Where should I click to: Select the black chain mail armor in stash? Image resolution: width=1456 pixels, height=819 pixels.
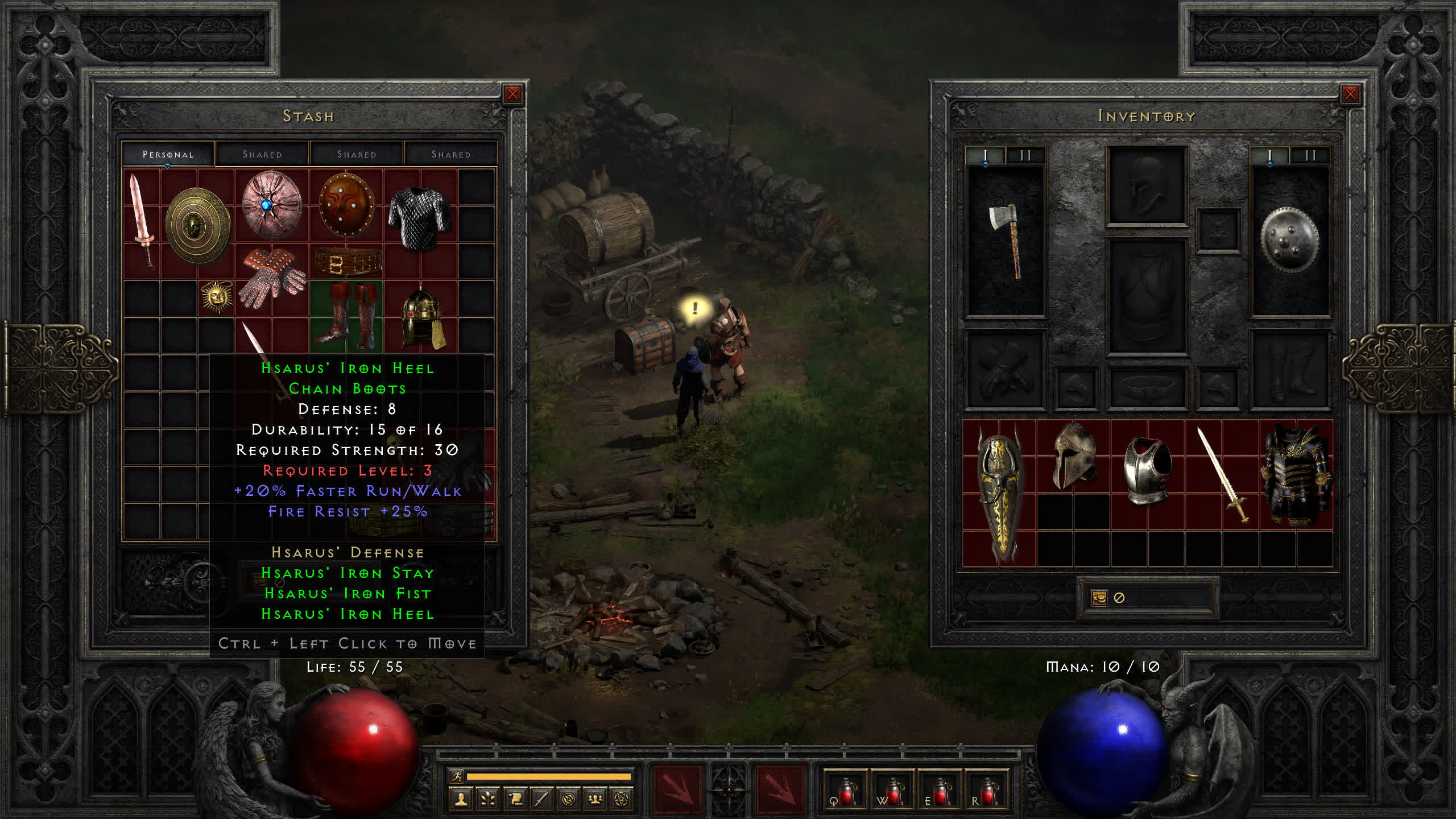click(x=420, y=218)
